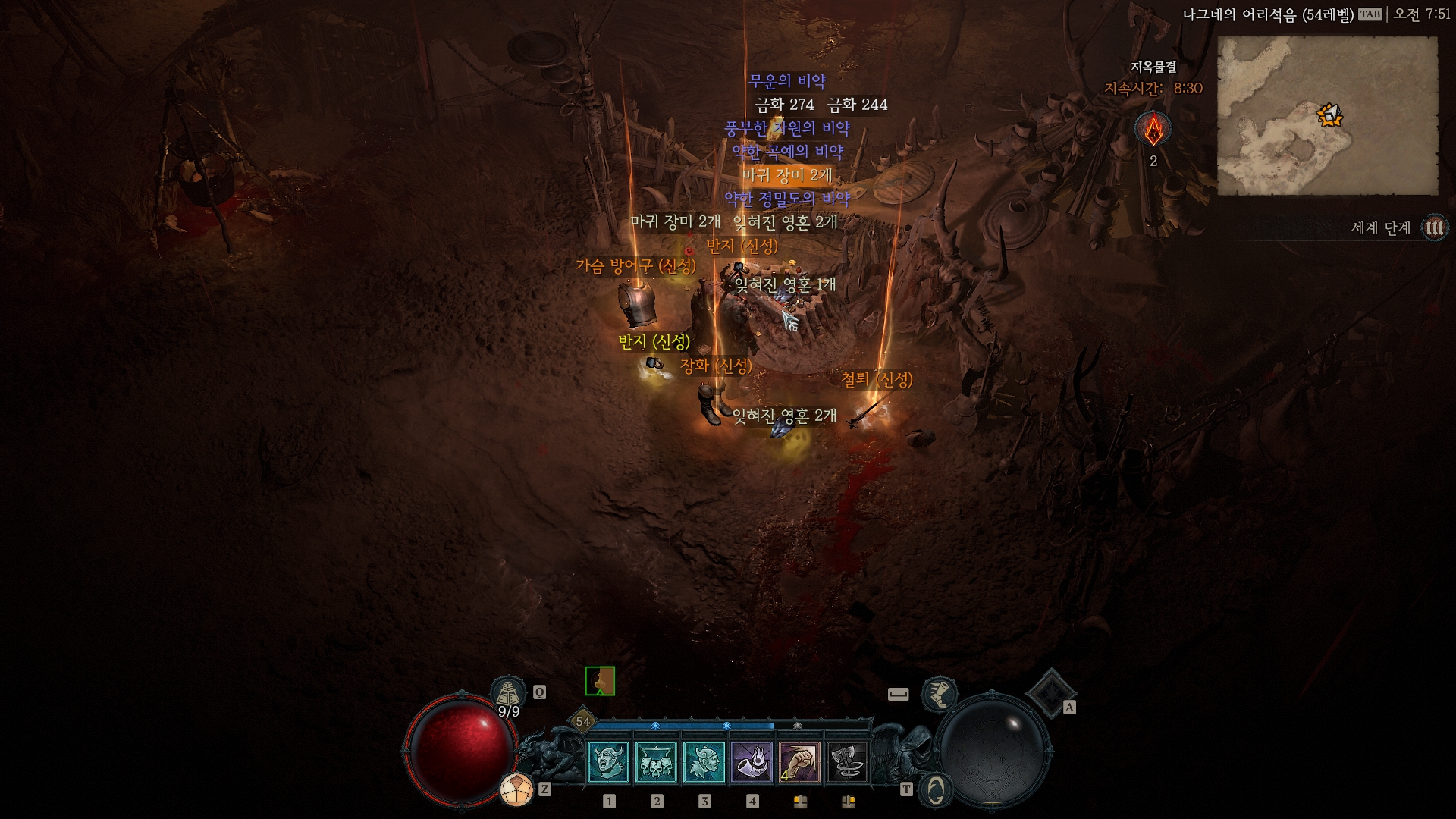Use the clenched fist attack skill
The image size is (1456, 819).
799,762
